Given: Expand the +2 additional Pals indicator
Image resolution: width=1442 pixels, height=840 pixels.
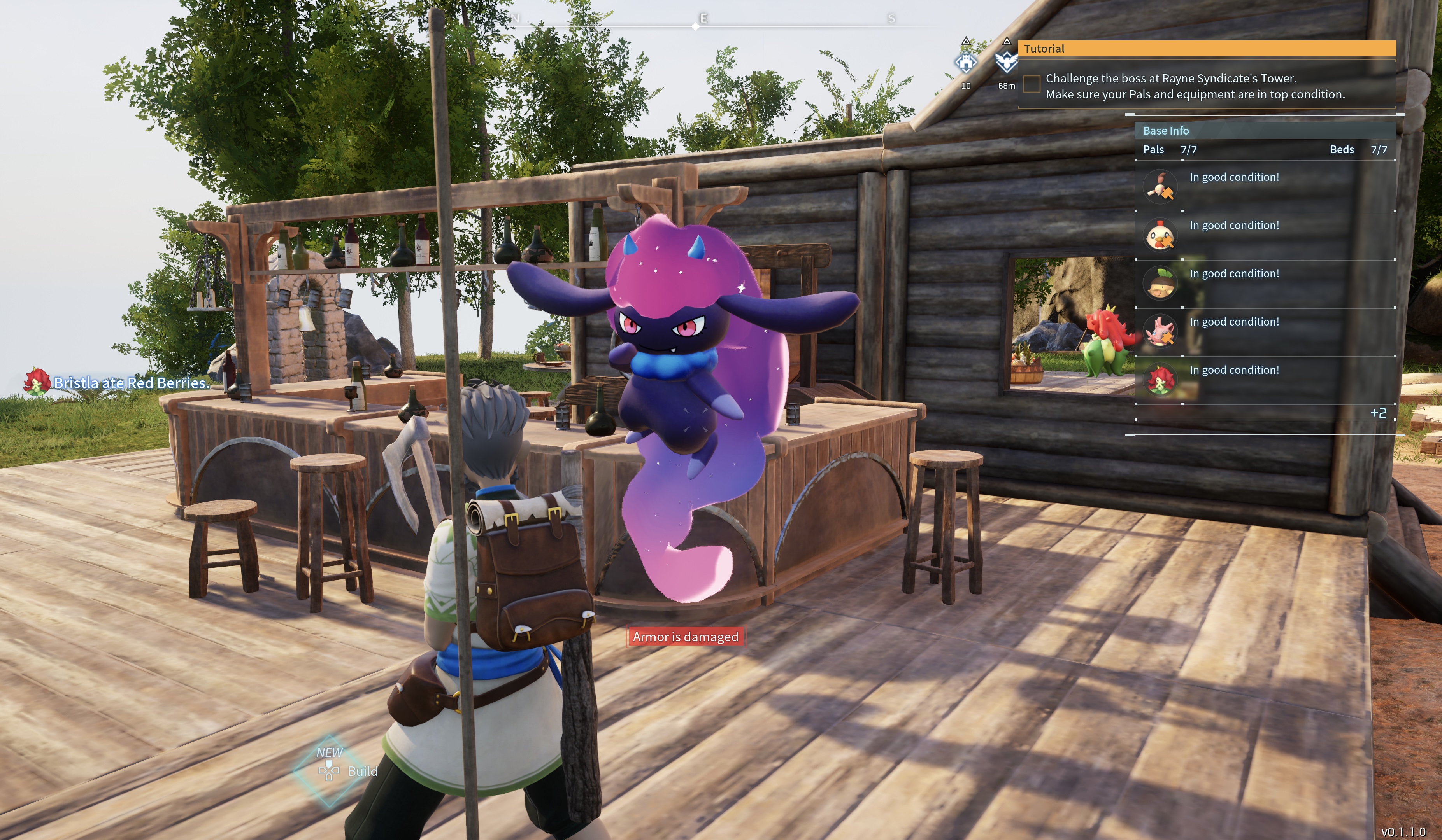Looking at the screenshot, I should 1378,413.
